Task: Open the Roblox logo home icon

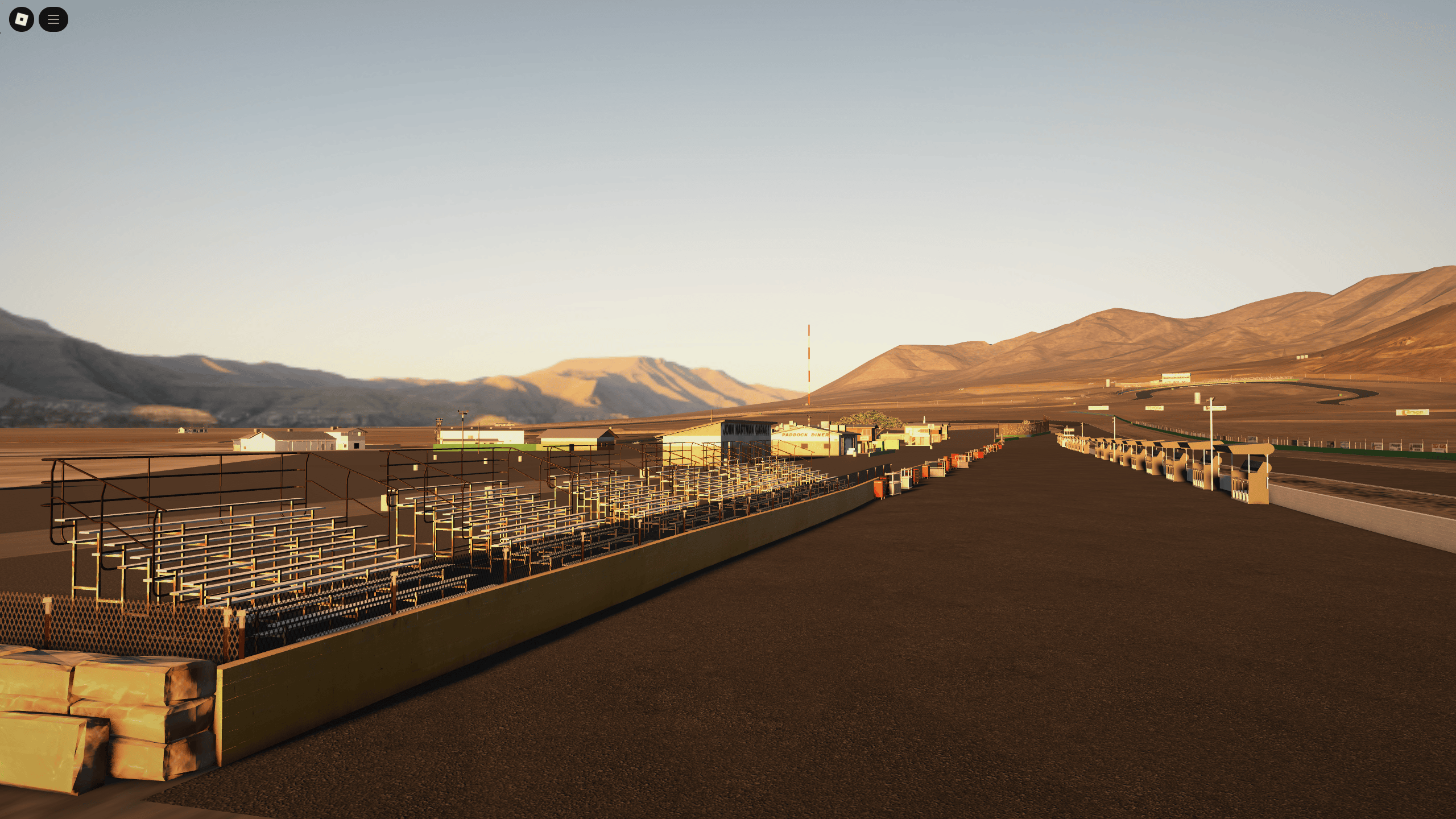Action: tap(20, 19)
